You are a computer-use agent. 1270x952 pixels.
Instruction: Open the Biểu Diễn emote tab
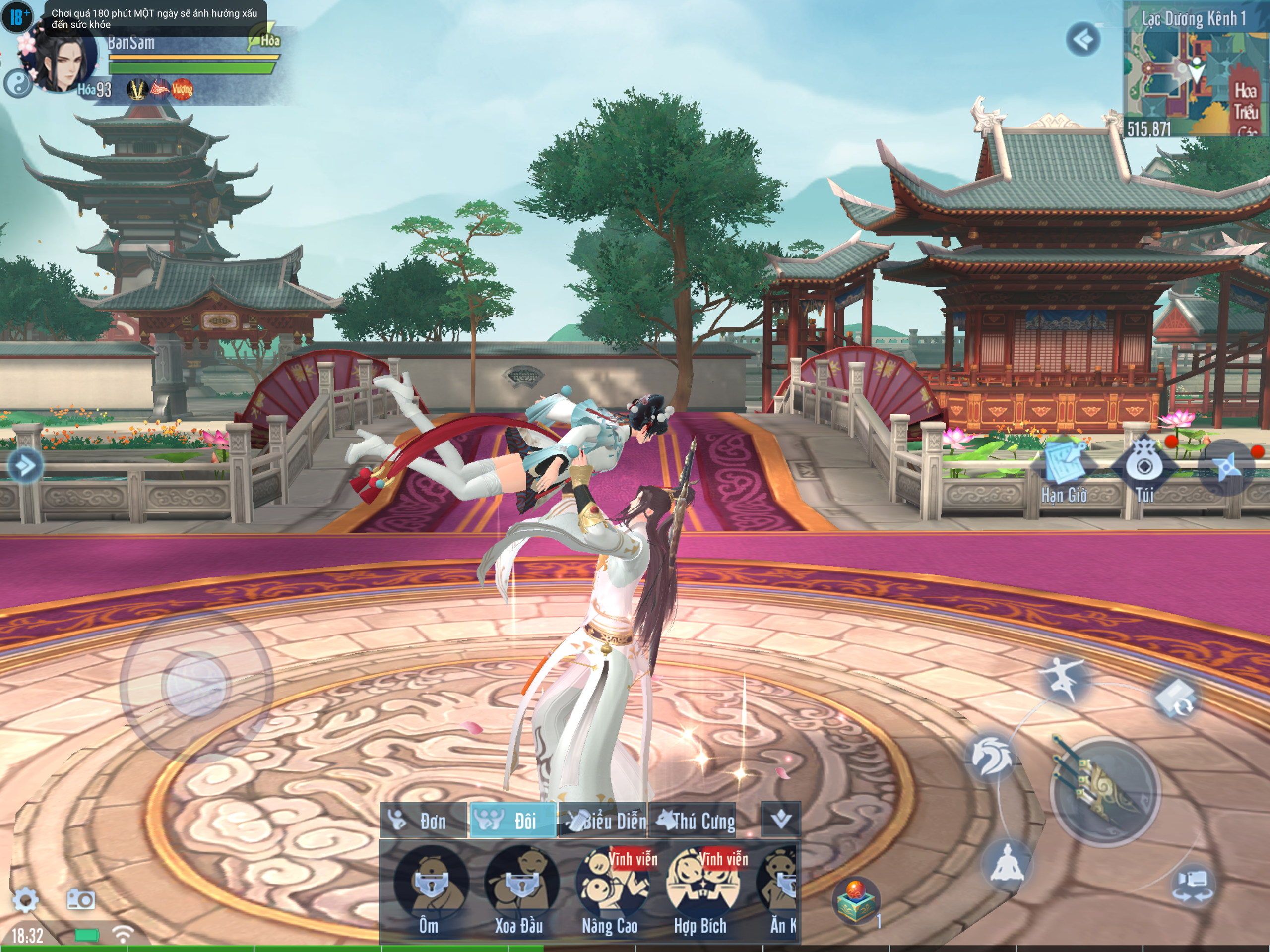[x=604, y=821]
